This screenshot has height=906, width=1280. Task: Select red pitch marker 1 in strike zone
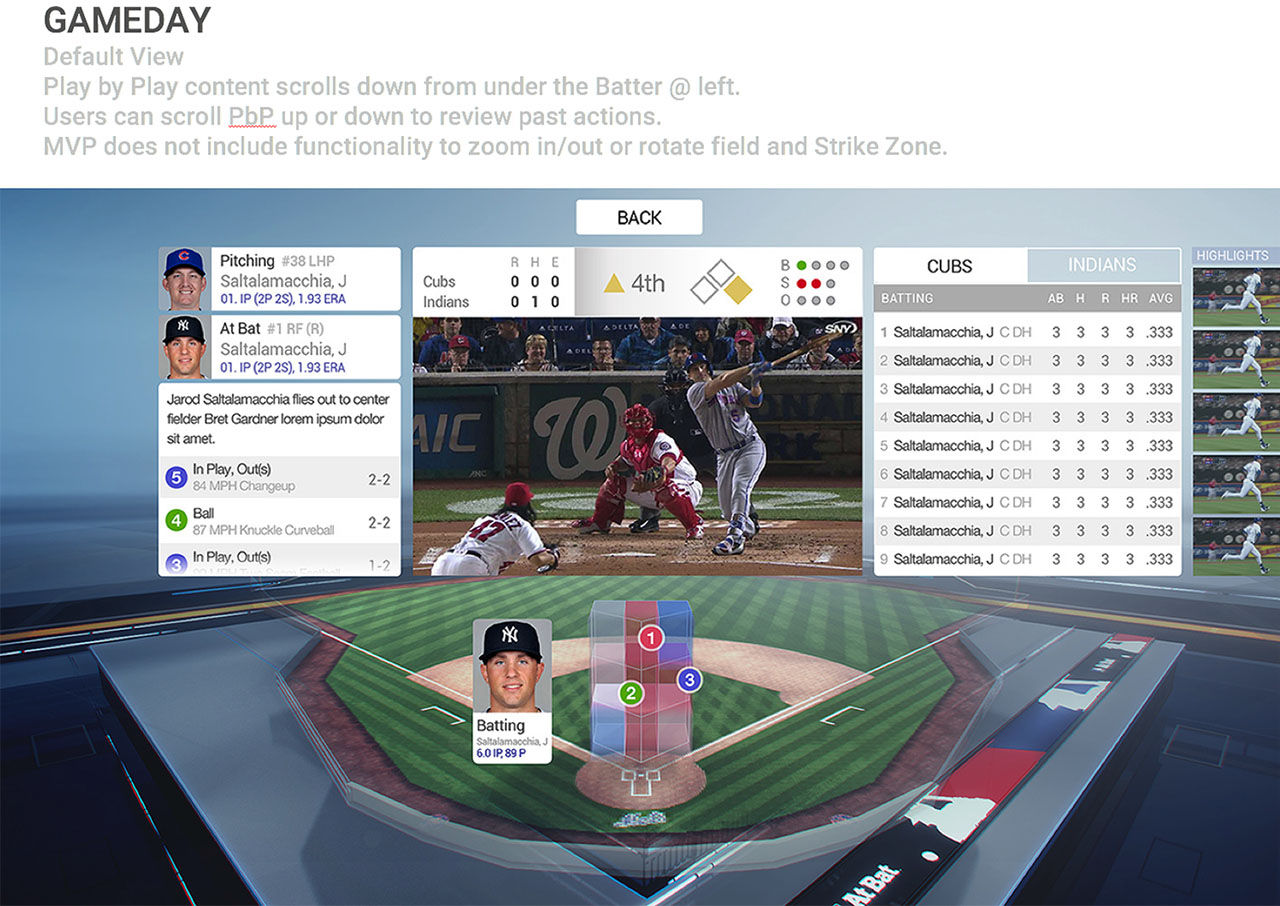click(x=651, y=638)
